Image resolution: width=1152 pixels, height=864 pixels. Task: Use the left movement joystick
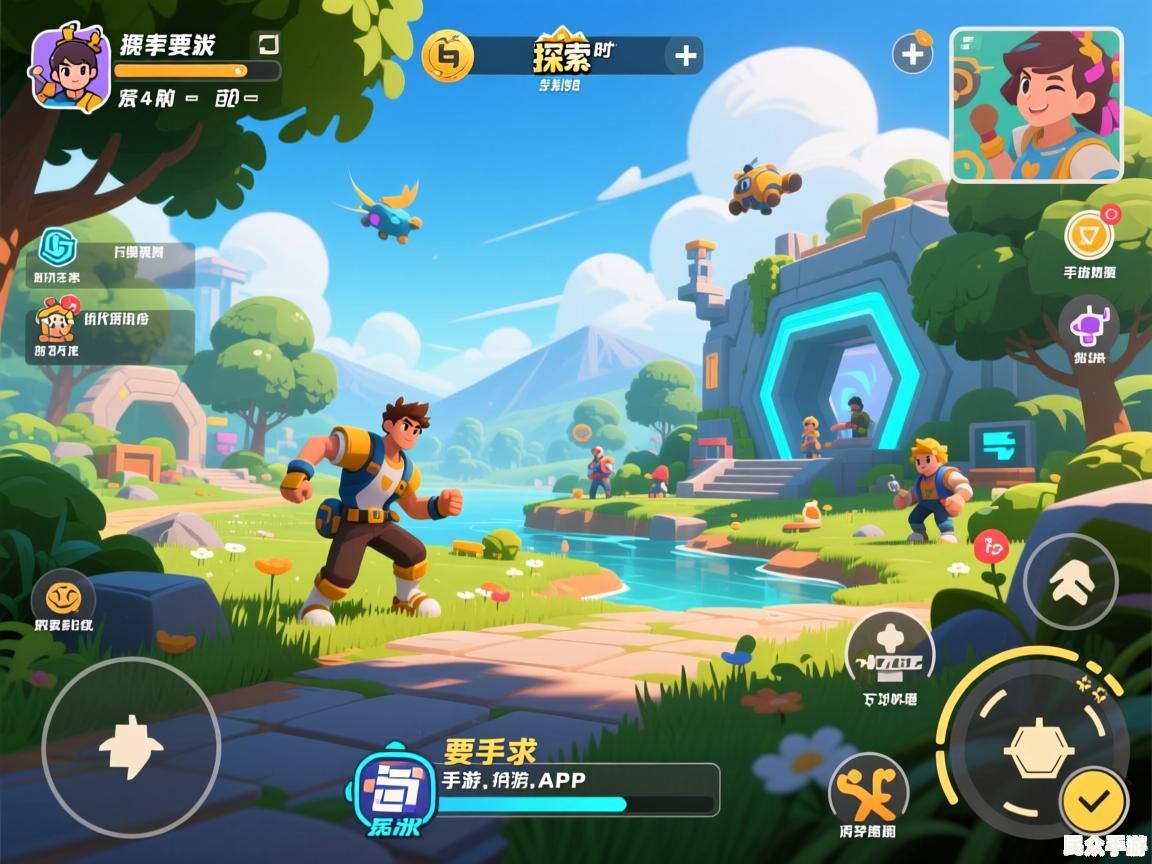point(131,747)
